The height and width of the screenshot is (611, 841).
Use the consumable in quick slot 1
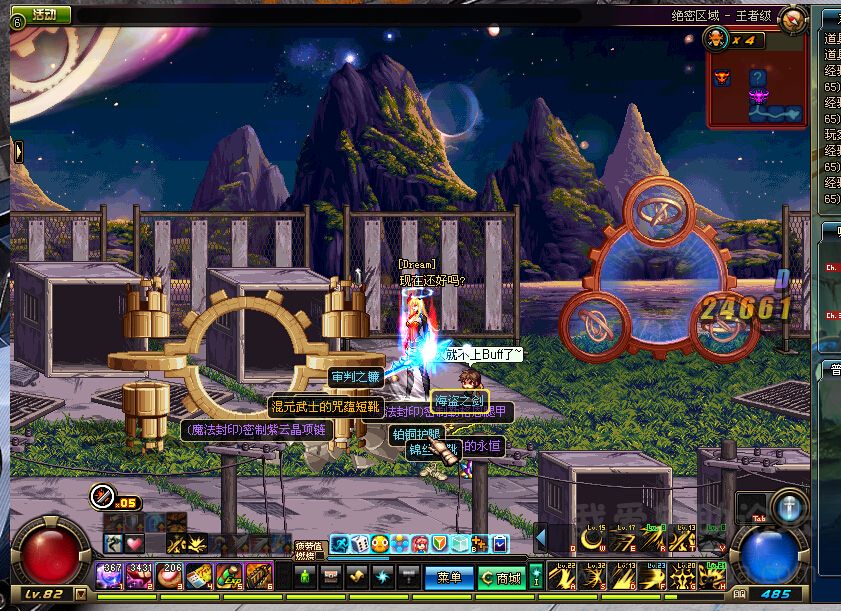coord(110,576)
